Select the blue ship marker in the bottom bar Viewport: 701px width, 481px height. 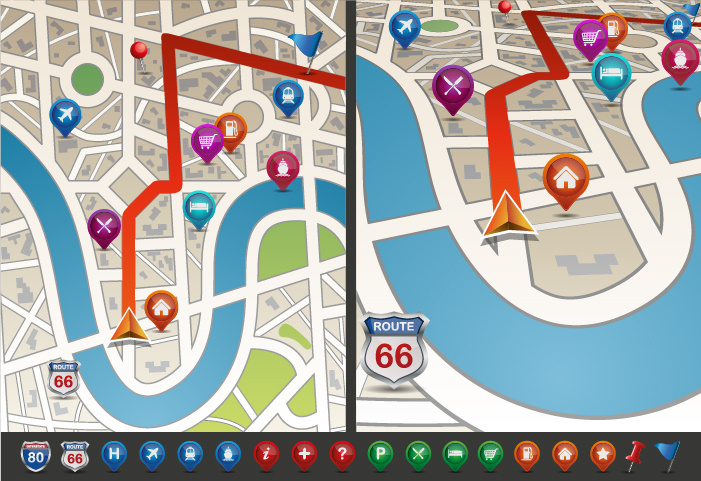(228, 455)
